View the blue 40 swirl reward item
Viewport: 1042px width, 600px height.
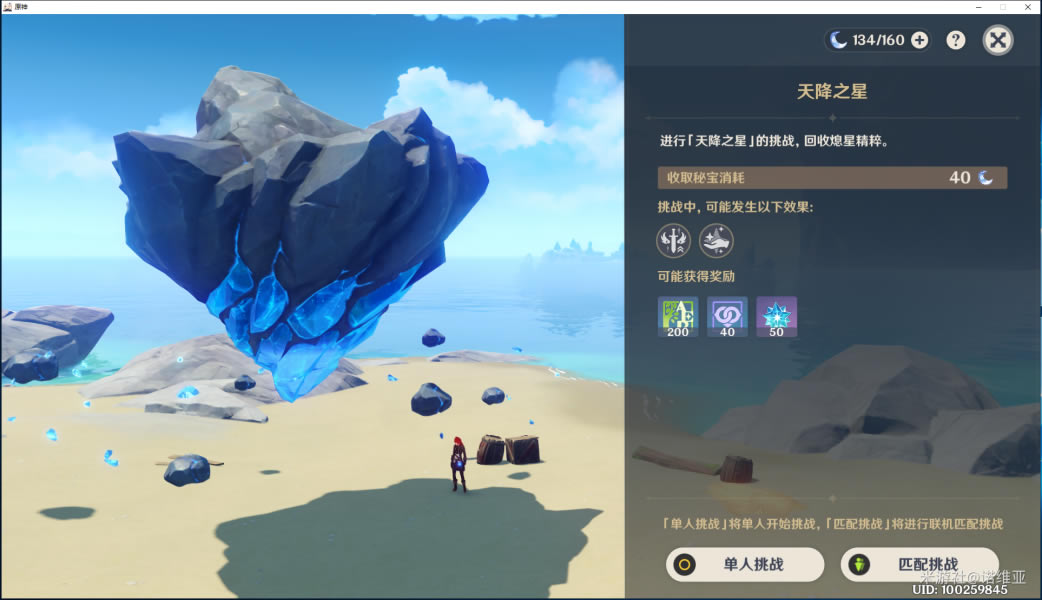727,316
